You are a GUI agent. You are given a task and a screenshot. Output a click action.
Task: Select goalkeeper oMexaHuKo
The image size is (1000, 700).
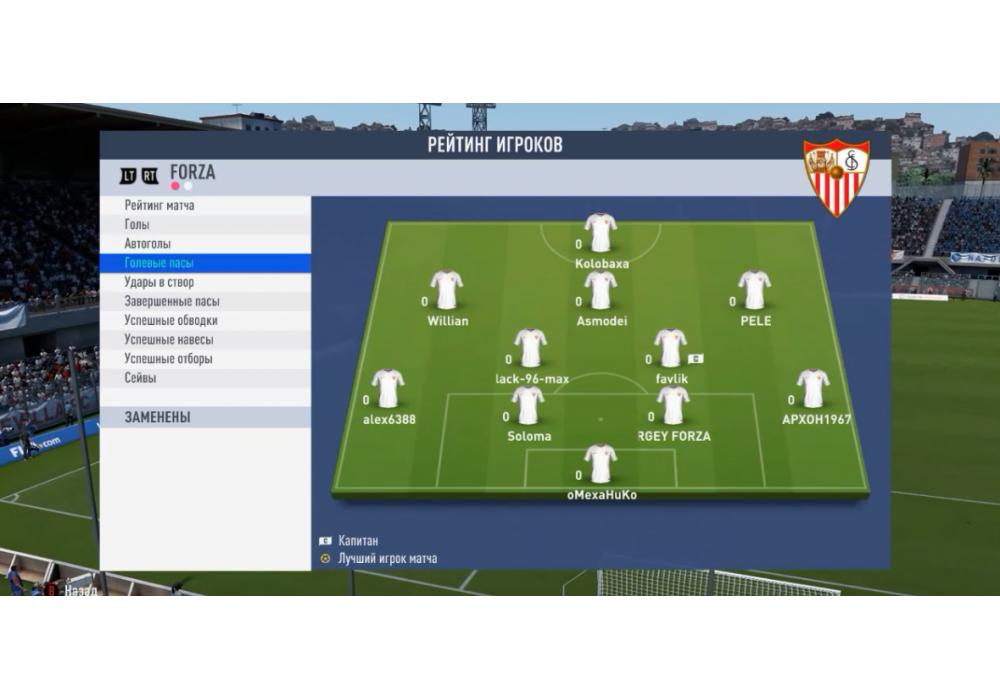601,465
